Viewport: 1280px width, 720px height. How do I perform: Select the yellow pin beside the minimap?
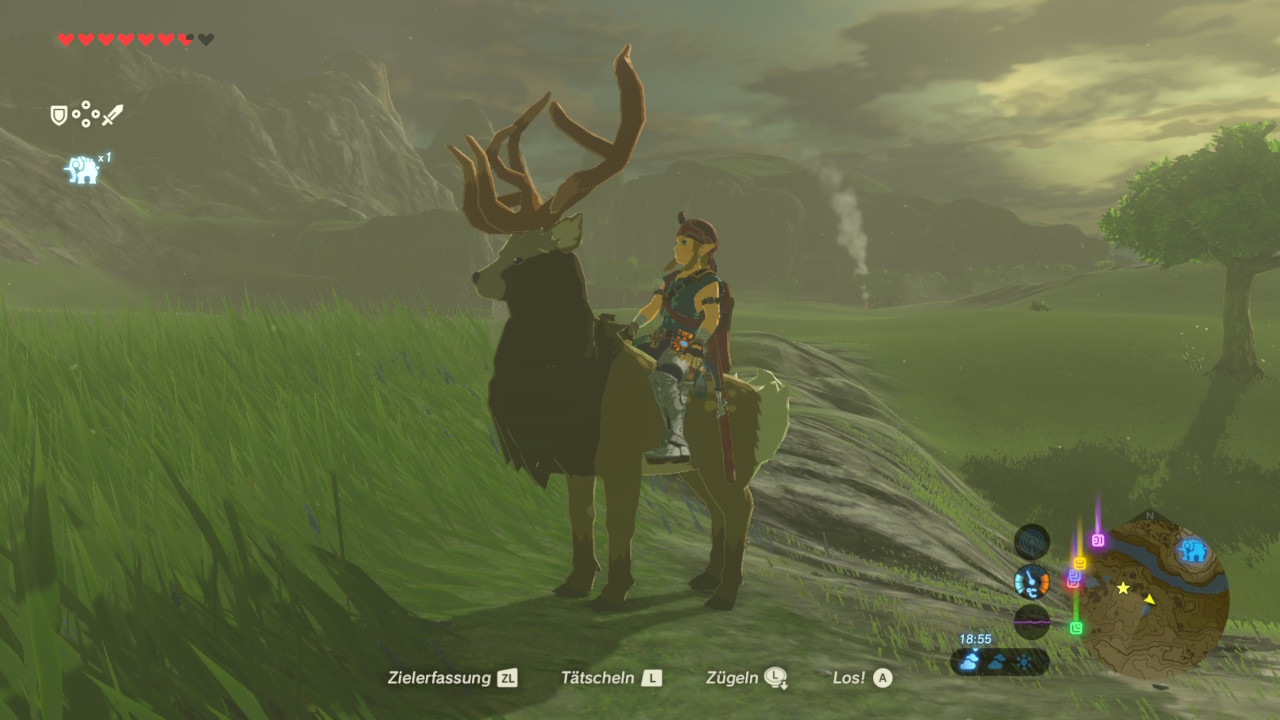coord(1079,563)
